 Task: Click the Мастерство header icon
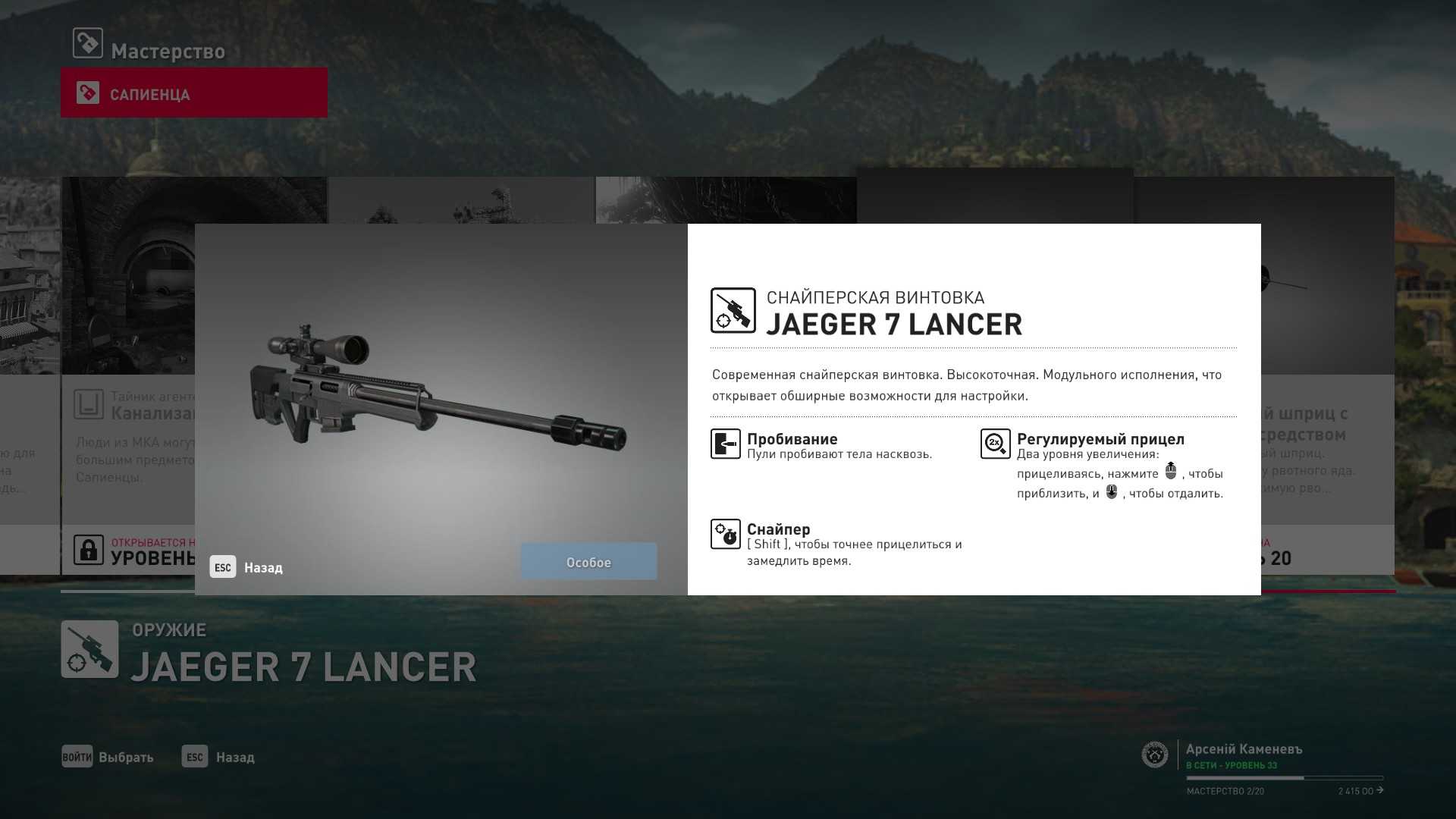(x=88, y=43)
